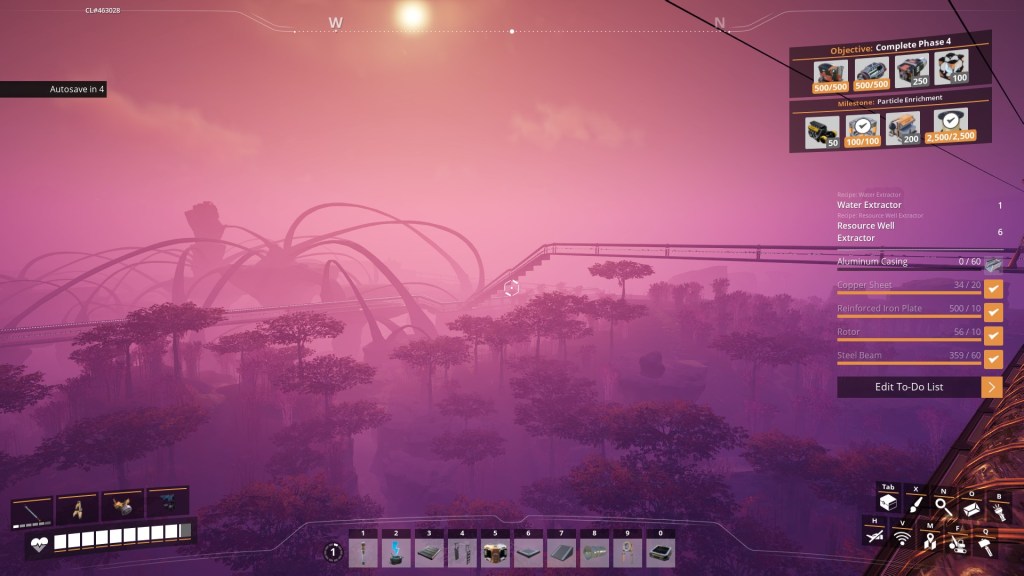The width and height of the screenshot is (1024, 576).
Task: Select the Complete Phase 4 objective tracker
Action: [x=890, y=50]
